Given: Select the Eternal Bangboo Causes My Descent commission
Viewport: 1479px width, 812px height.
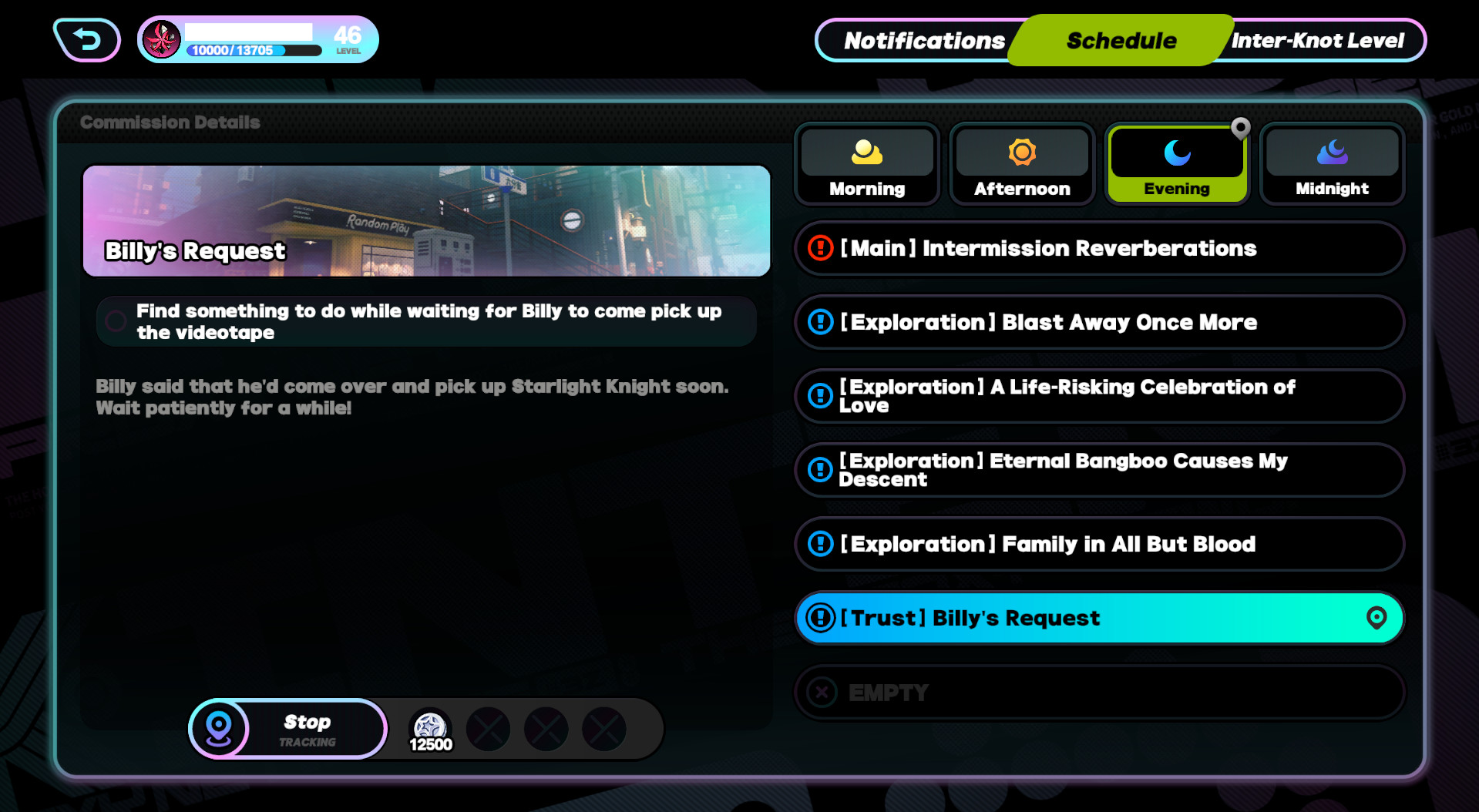Looking at the screenshot, I should click(x=1099, y=470).
